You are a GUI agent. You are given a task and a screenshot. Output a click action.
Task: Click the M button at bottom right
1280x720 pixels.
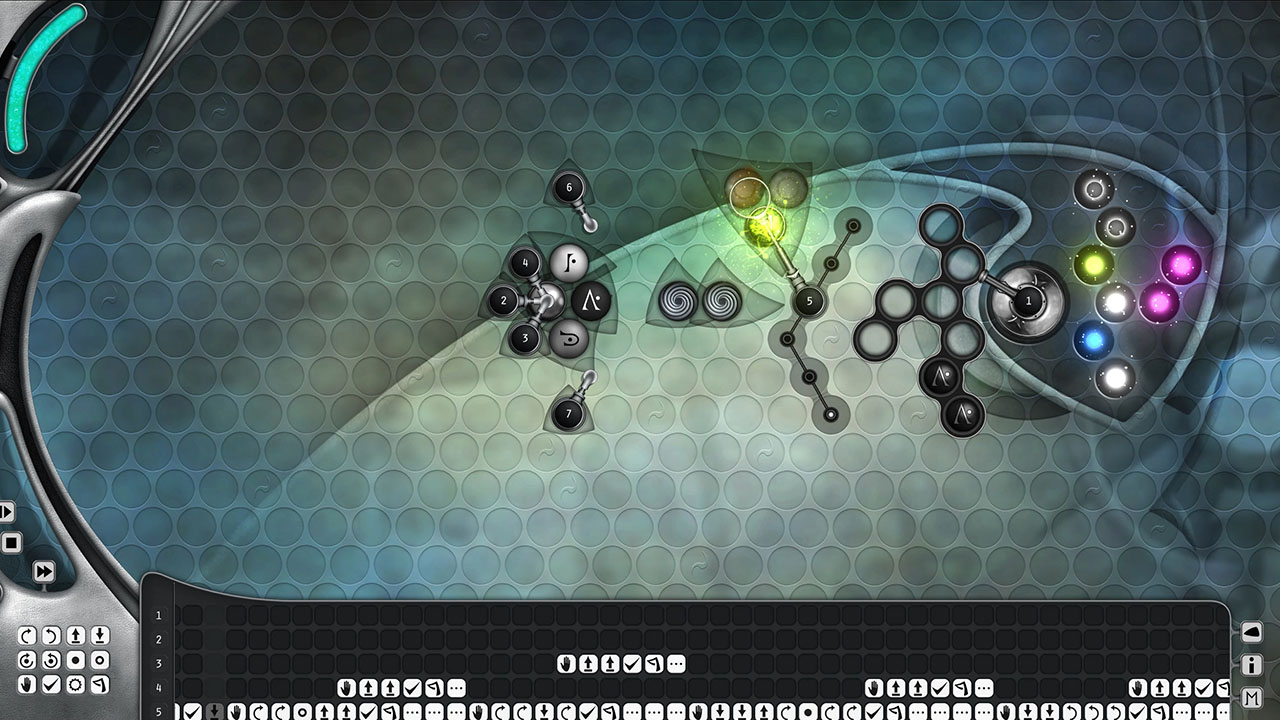(x=1252, y=696)
